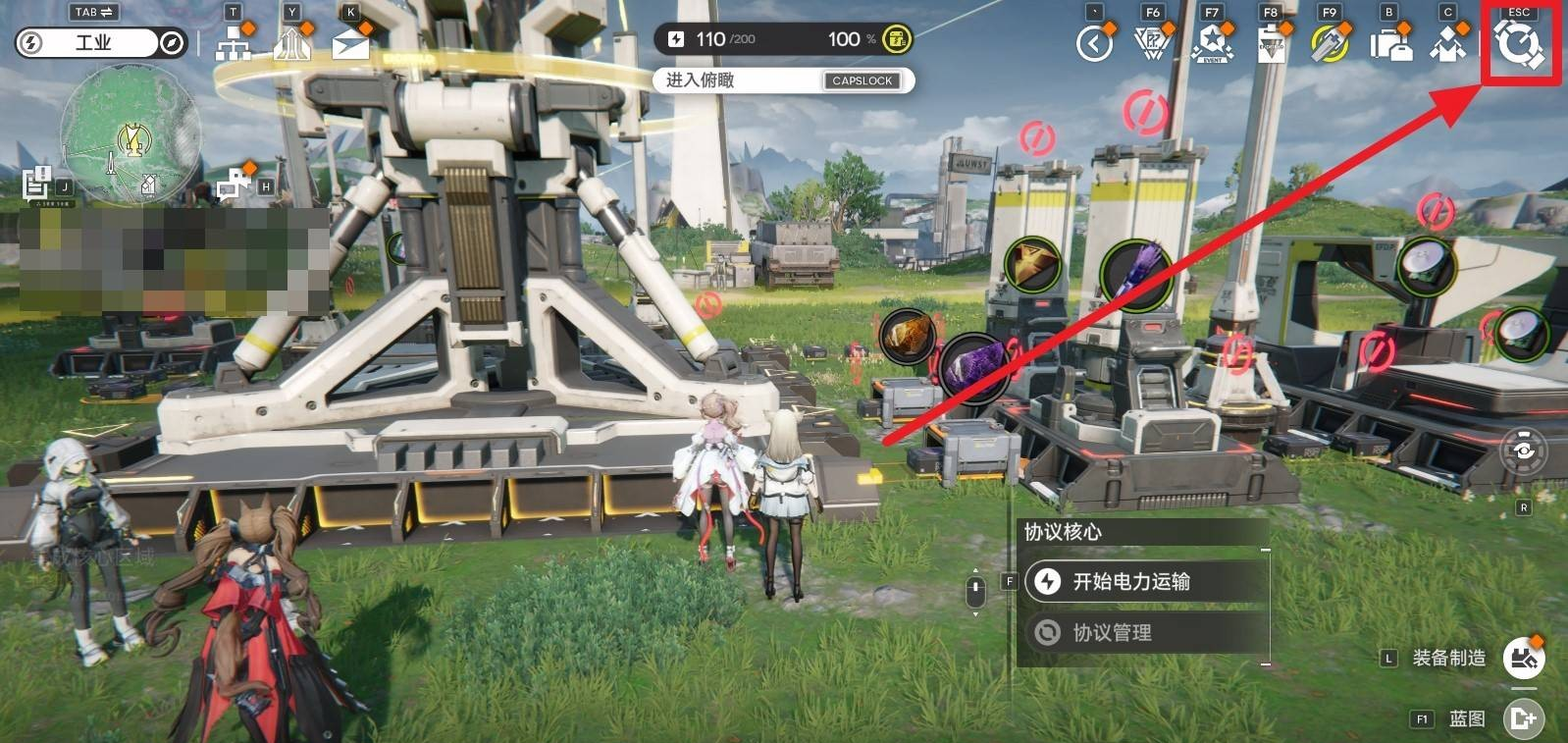Click the round back-arrow icon
The image size is (1568, 743).
click(1094, 44)
